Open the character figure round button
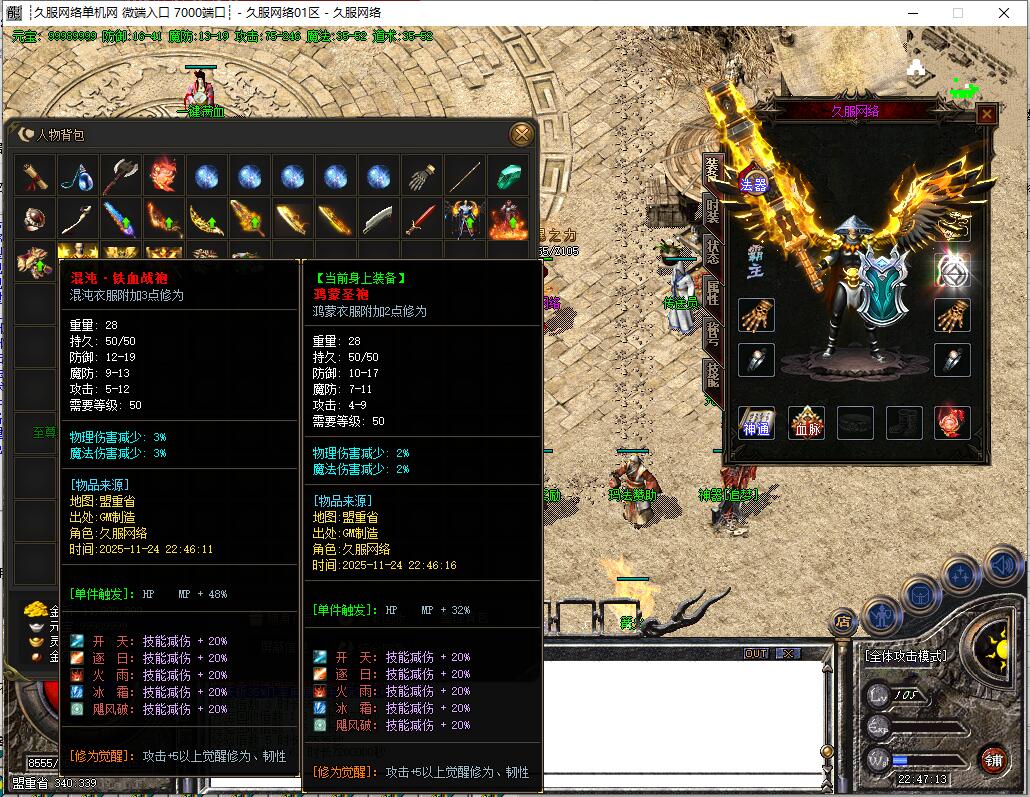The width and height of the screenshot is (1030, 797). (883, 613)
